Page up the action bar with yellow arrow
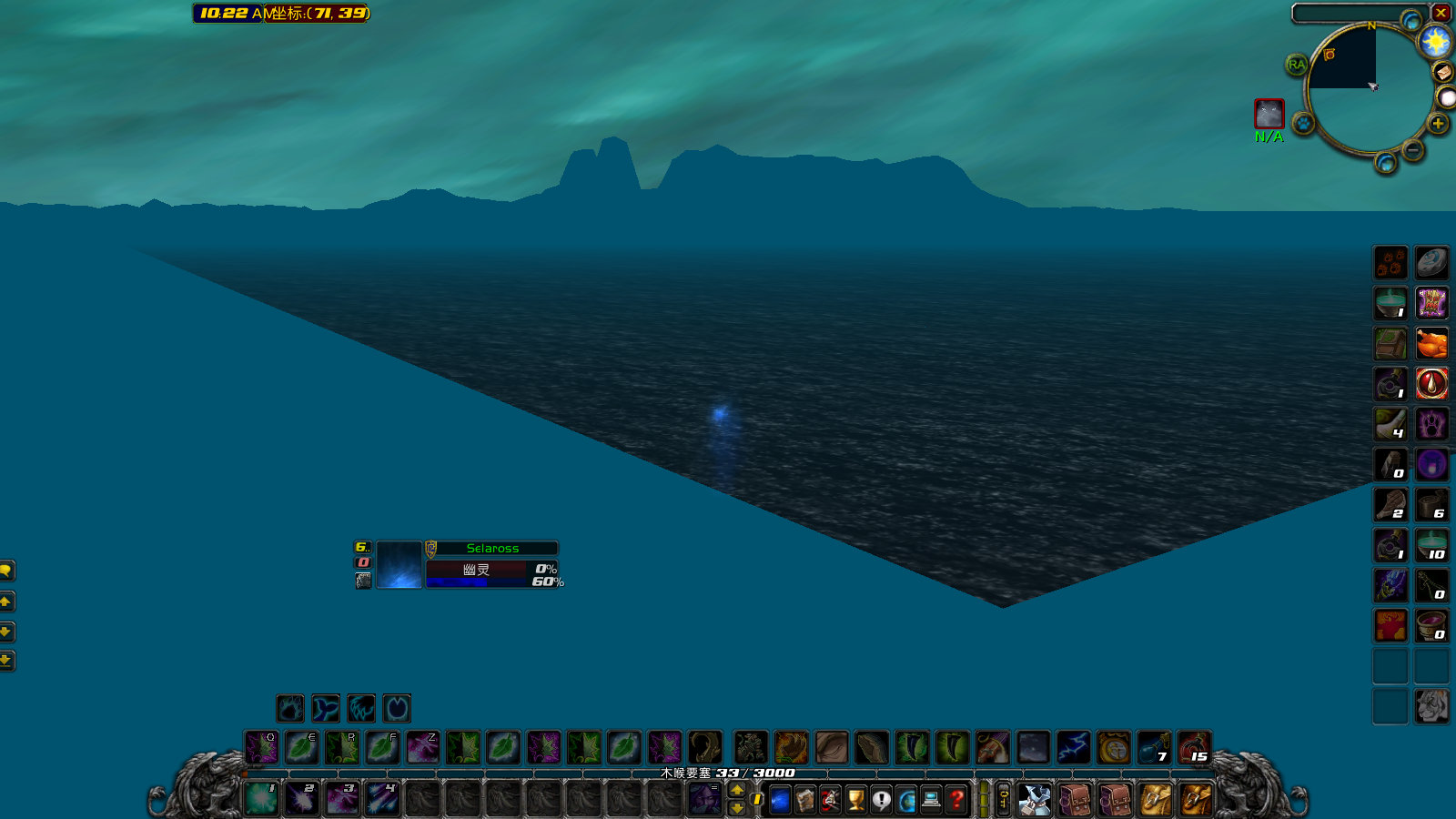 [737, 791]
